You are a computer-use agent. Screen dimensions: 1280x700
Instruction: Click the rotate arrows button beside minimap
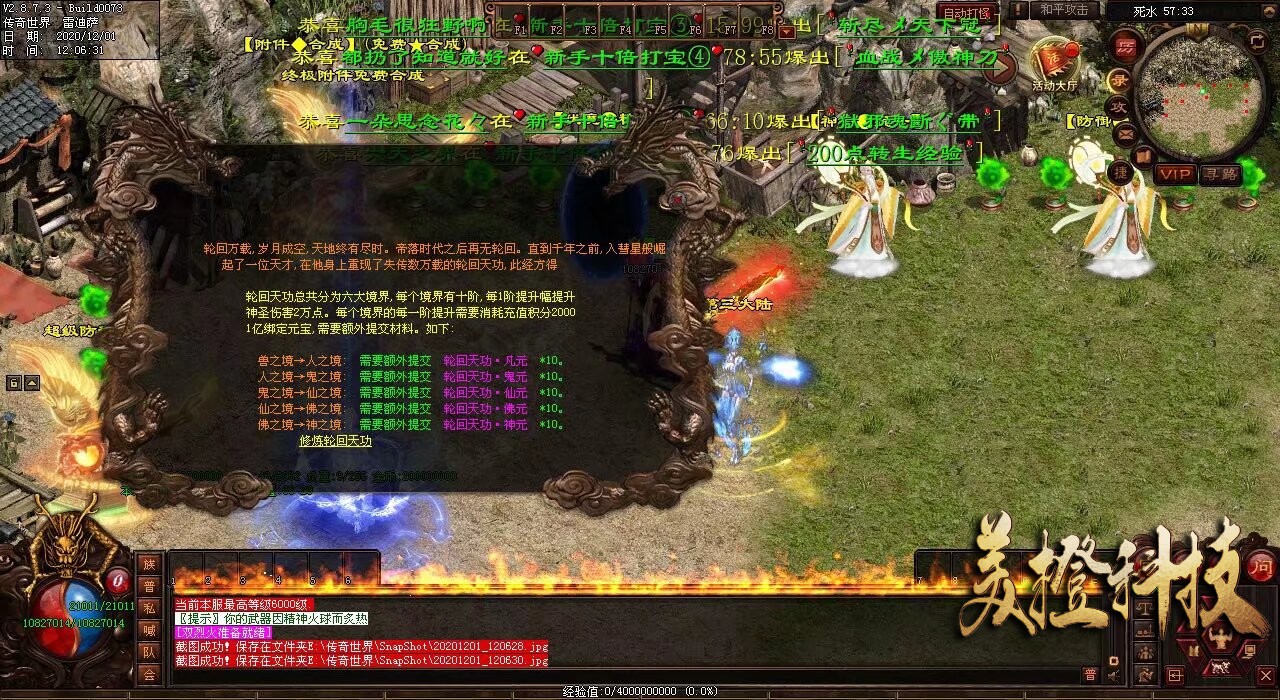tap(1257, 42)
